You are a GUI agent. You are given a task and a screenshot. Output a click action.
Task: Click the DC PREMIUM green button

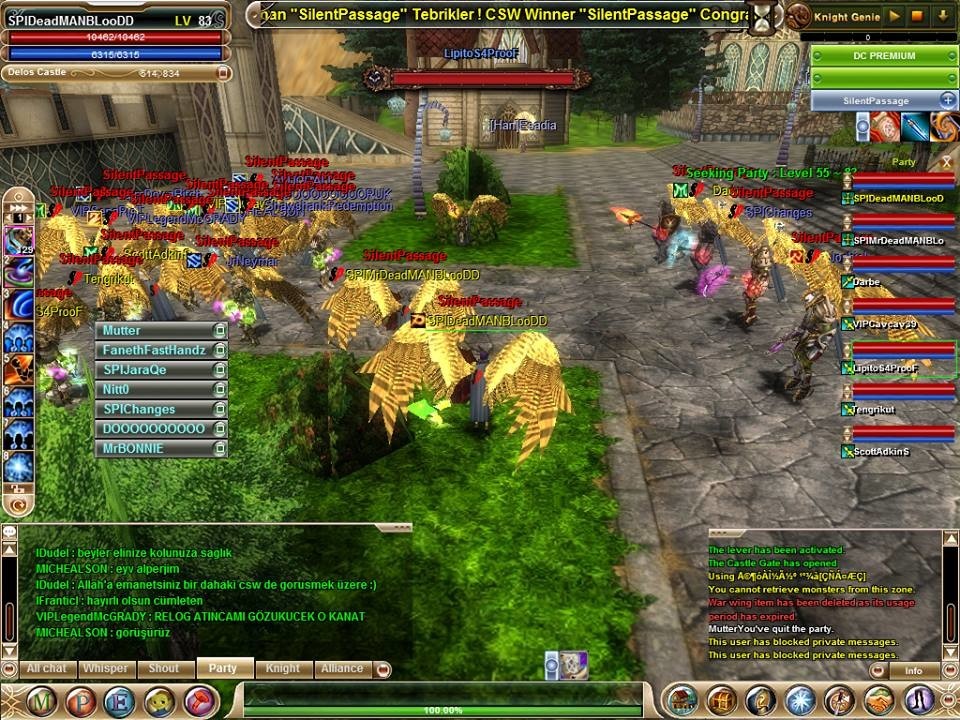[x=884, y=56]
